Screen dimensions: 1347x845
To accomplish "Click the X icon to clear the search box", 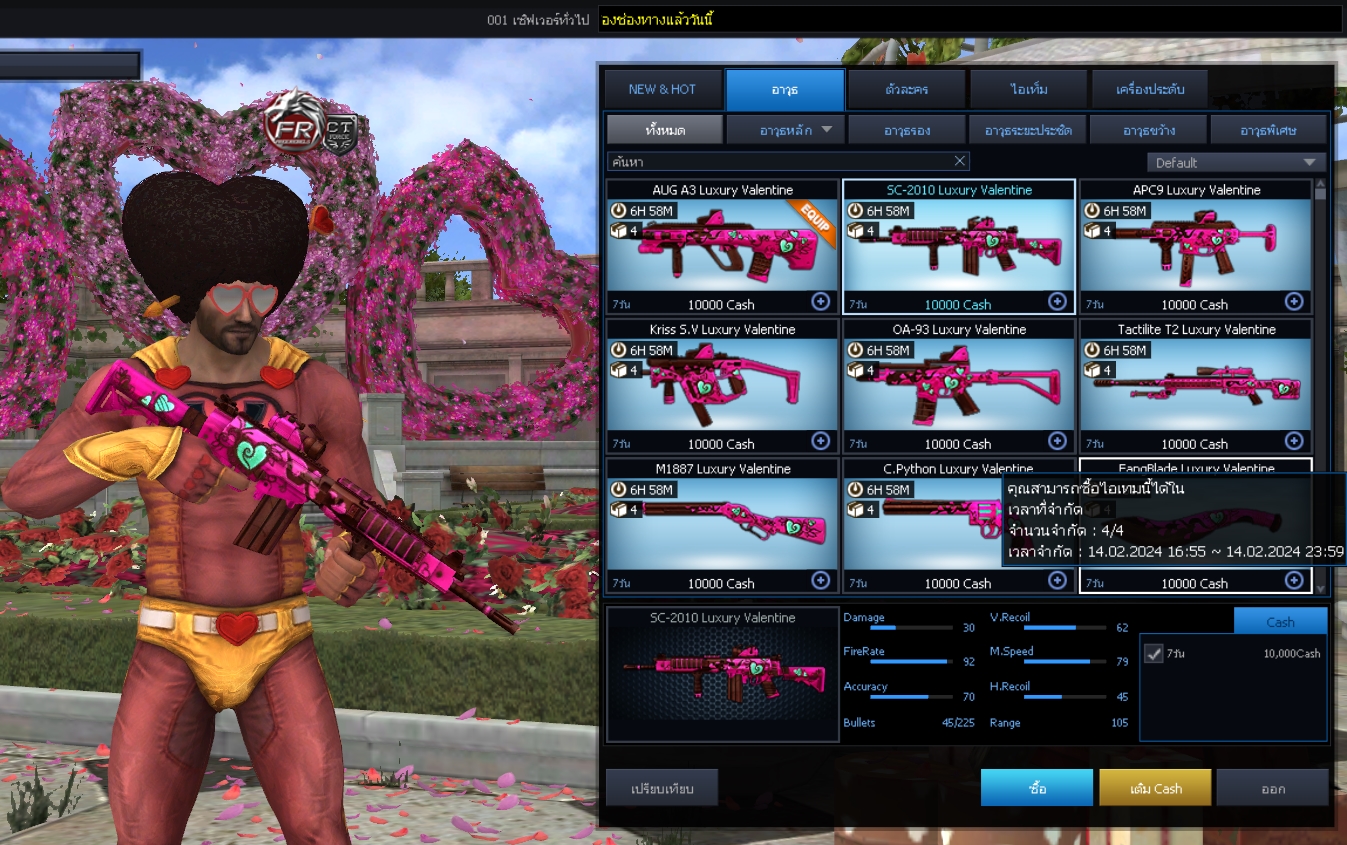I will click(959, 161).
